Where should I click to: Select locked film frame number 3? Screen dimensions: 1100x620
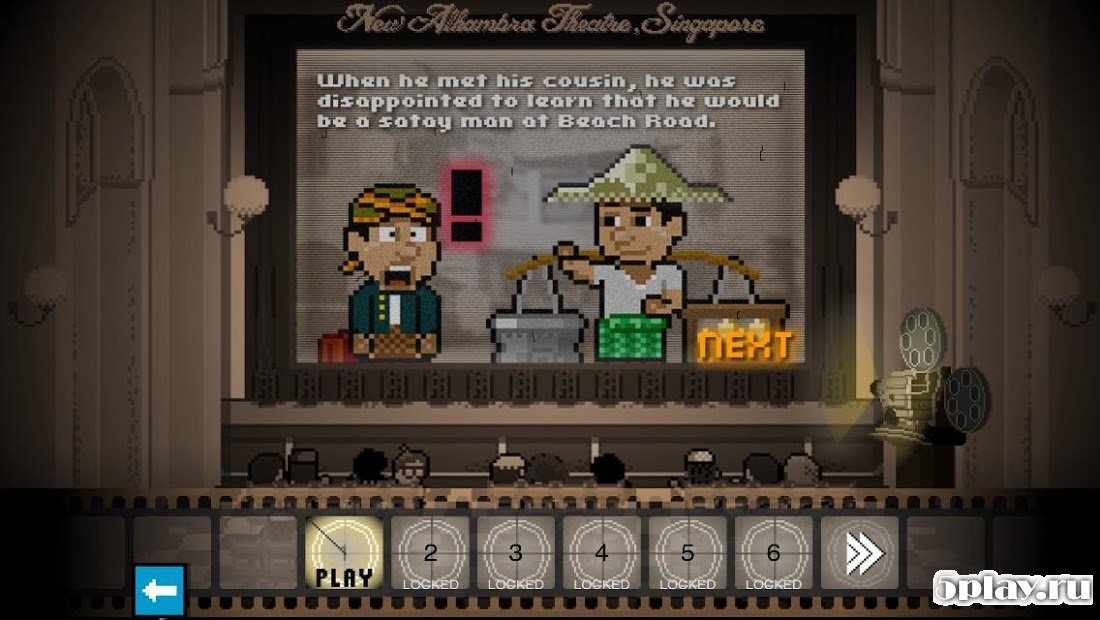point(516,553)
